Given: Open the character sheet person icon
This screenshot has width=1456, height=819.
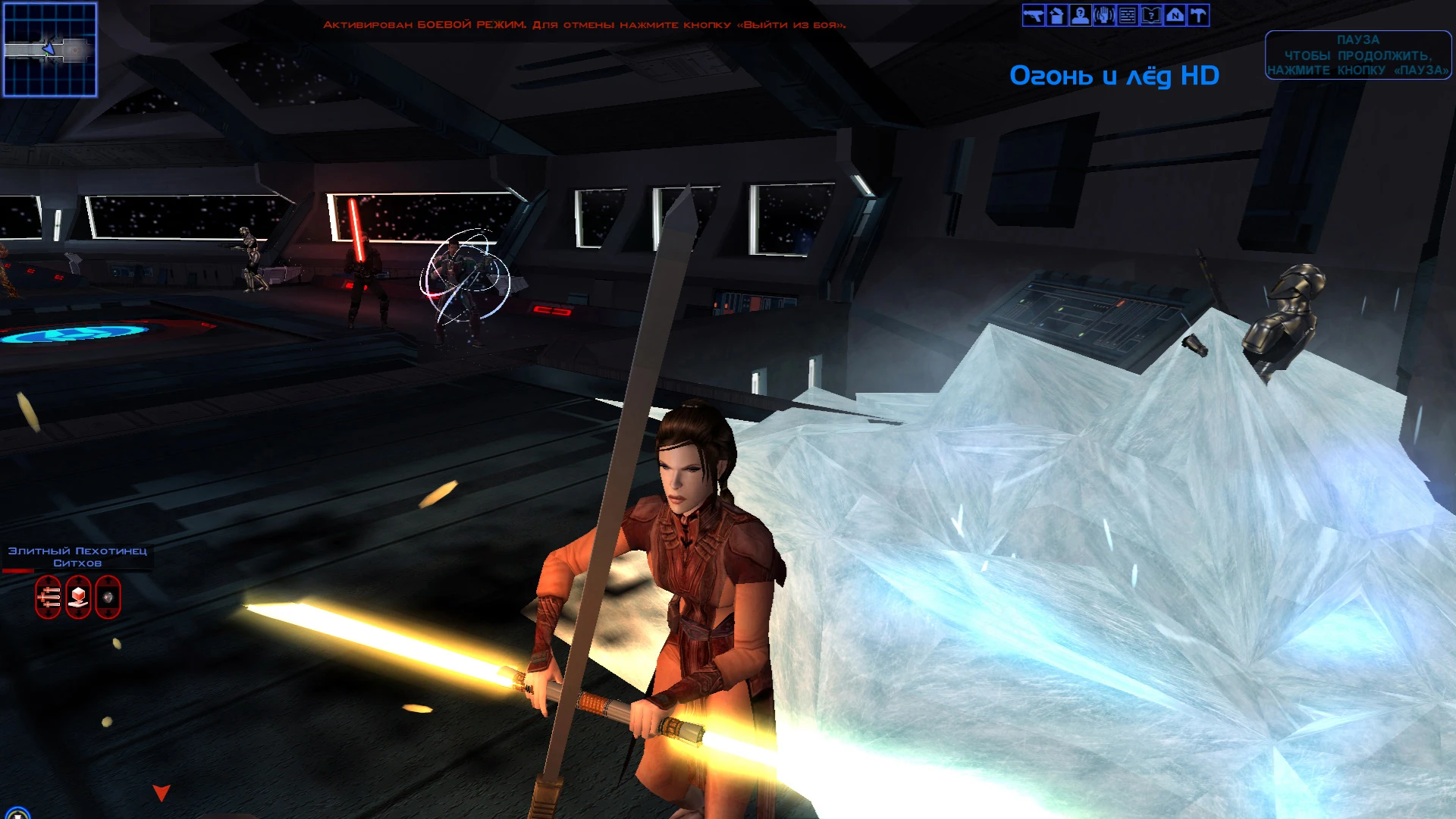Looking at the screenshot, I should click(1080, 15).
